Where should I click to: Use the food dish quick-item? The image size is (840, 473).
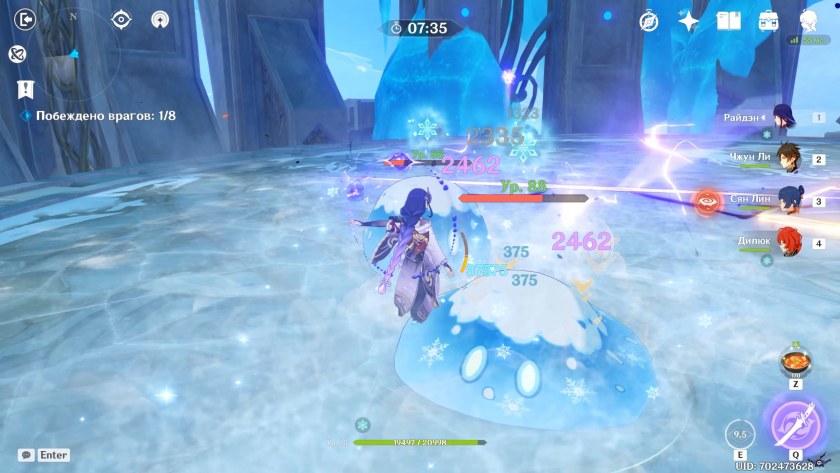click(x=796, y=360)
